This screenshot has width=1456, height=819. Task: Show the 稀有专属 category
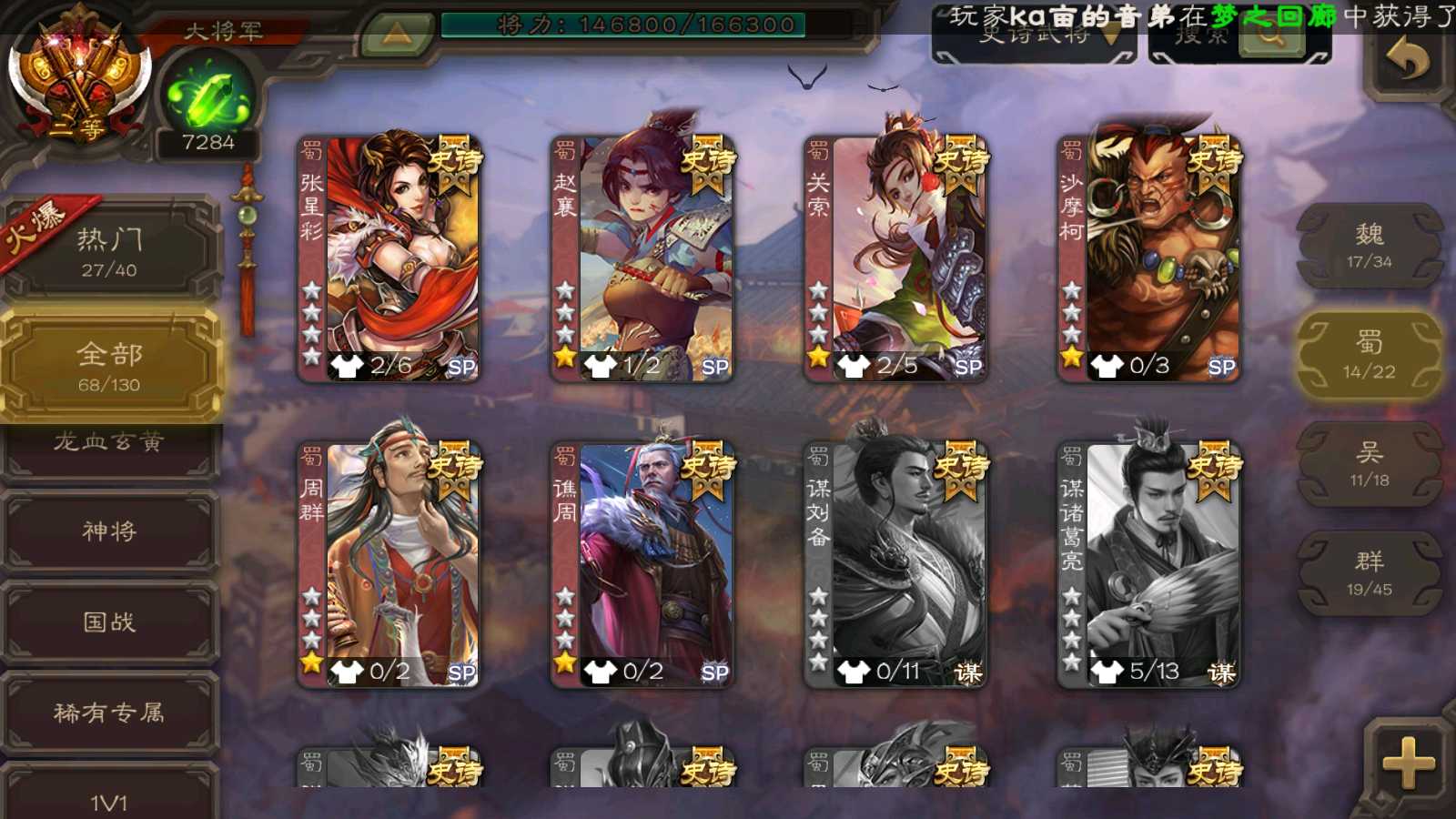(109, 713)
